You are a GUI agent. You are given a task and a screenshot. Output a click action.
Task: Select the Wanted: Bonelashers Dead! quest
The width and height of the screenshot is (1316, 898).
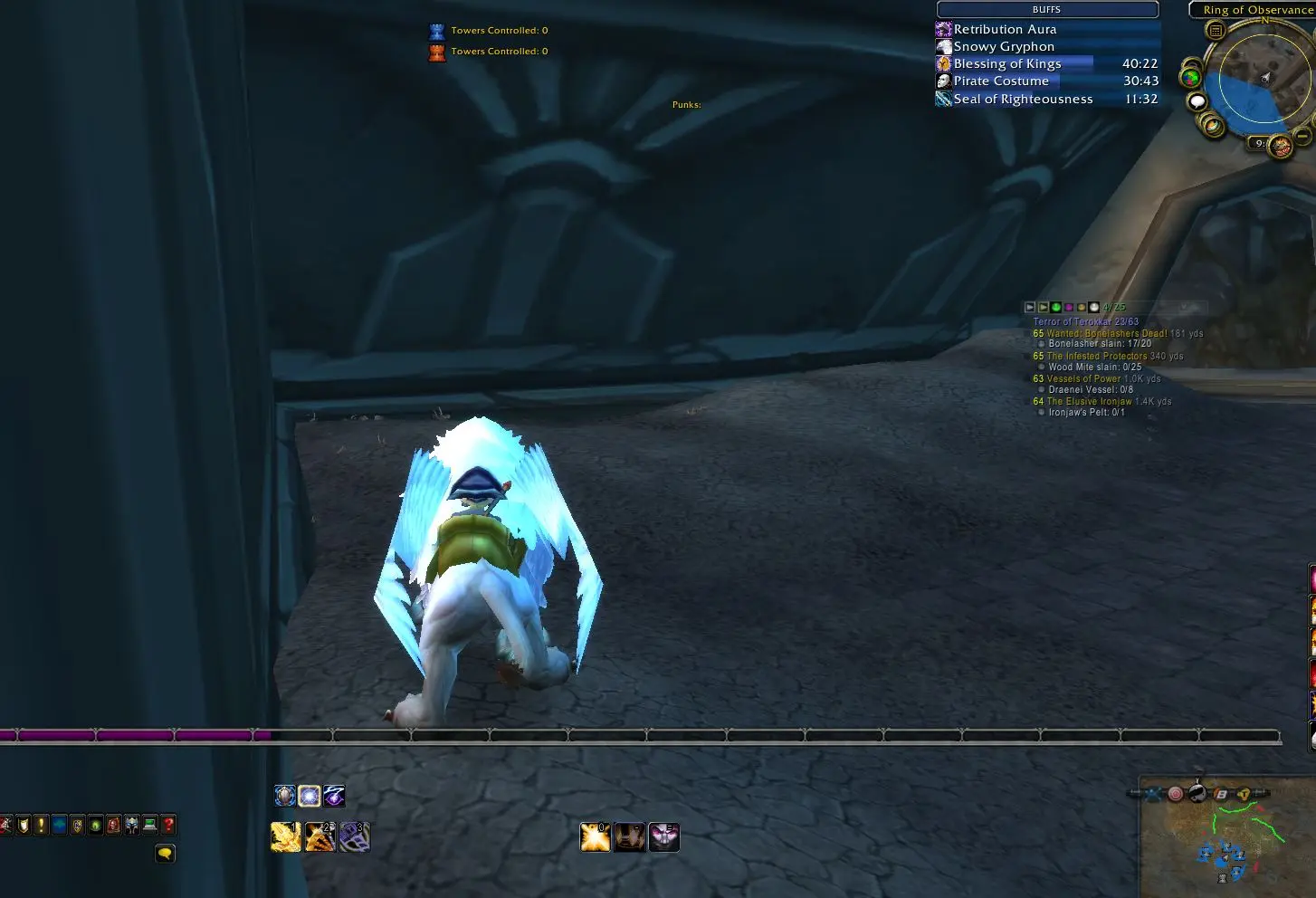tap(1106, 333)
